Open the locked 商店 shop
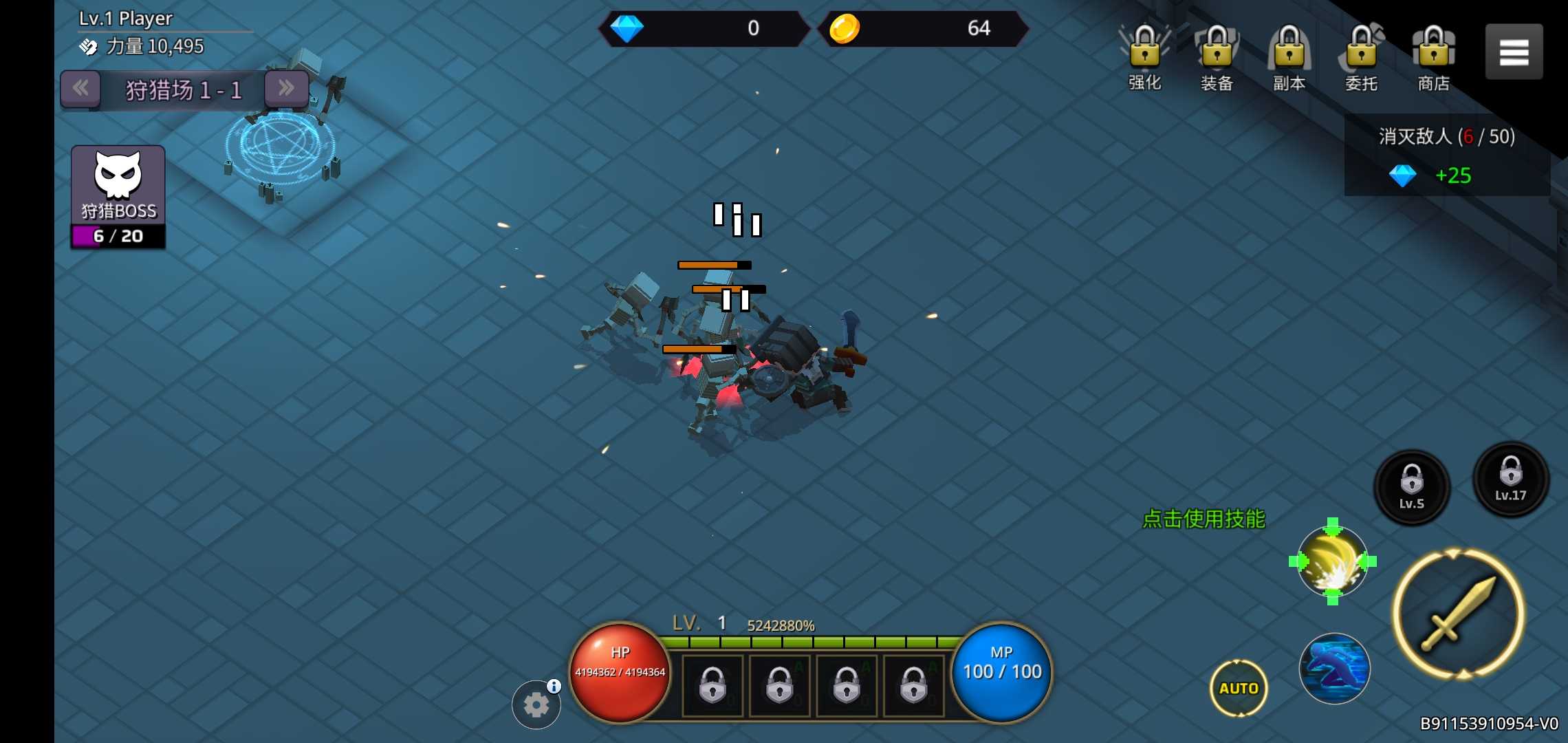Viewport: 1568px width, 743px height. [1434, 56]
